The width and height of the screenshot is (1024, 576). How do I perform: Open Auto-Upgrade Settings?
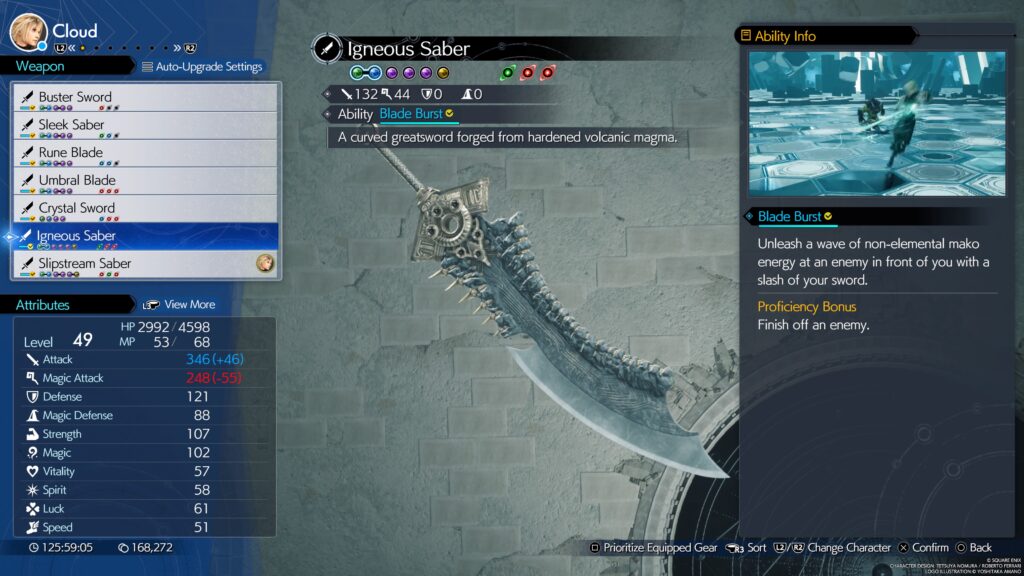(x=202, y=67)
